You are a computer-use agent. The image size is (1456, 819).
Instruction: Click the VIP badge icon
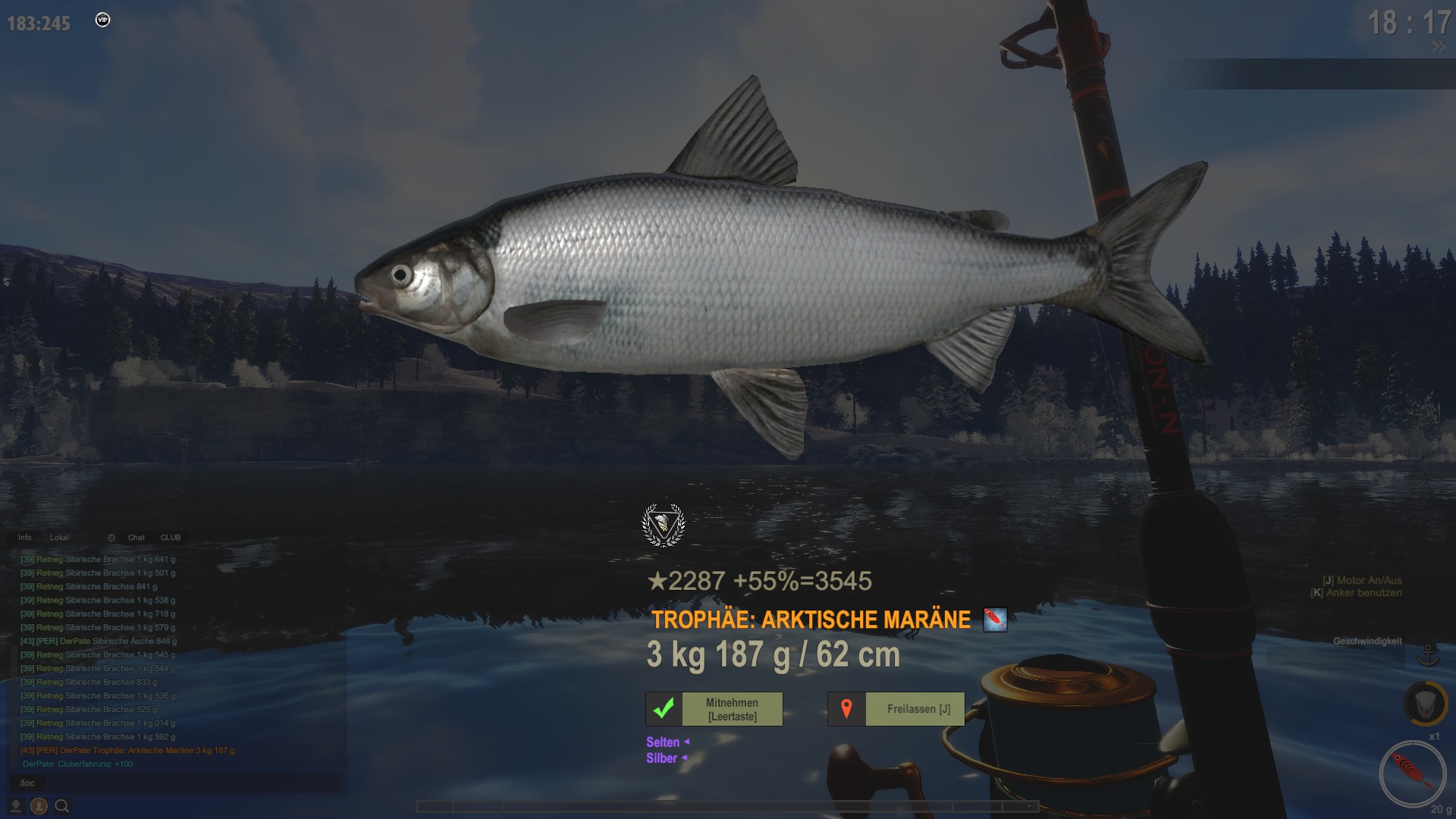(103, 20)
